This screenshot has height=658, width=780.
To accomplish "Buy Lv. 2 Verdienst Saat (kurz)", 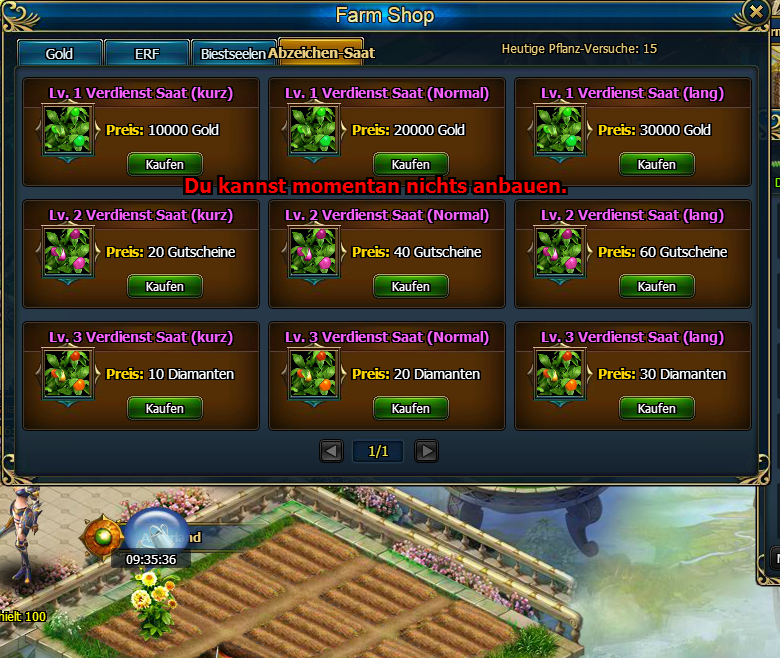I will [165, 286].
